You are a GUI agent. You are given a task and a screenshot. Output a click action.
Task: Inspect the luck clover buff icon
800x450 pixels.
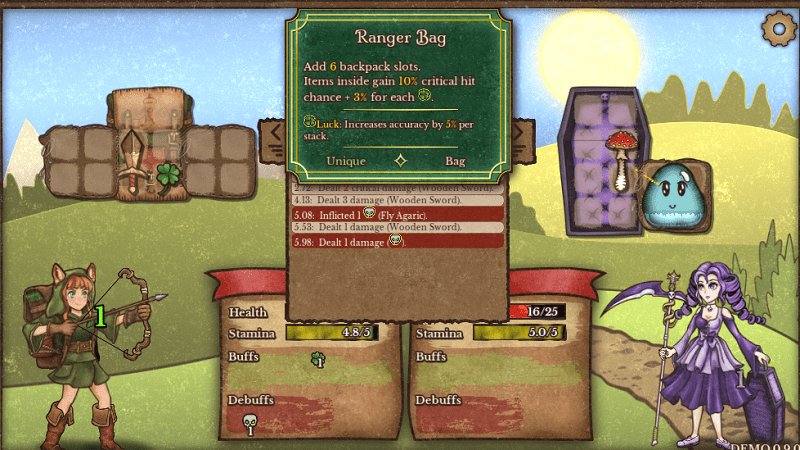coord(319,359)
